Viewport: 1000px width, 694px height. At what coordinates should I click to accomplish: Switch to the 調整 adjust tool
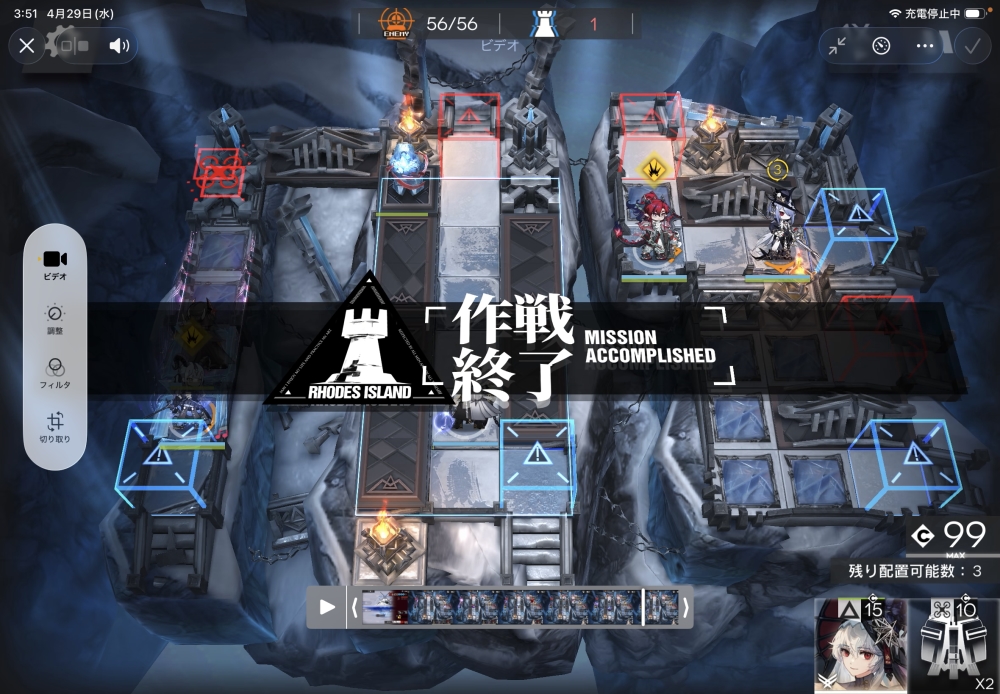pos(55,319)
